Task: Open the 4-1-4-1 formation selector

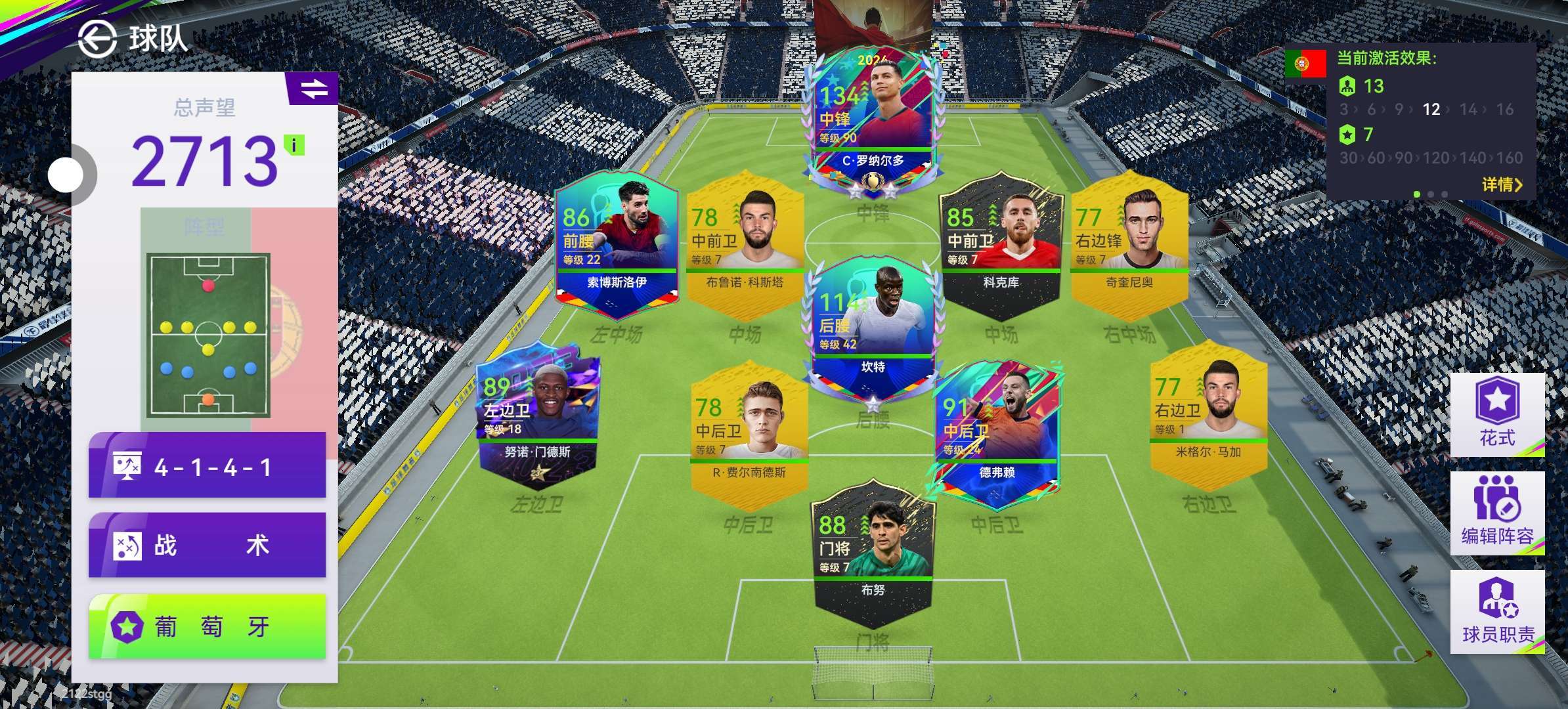Action: pos(207,466)
